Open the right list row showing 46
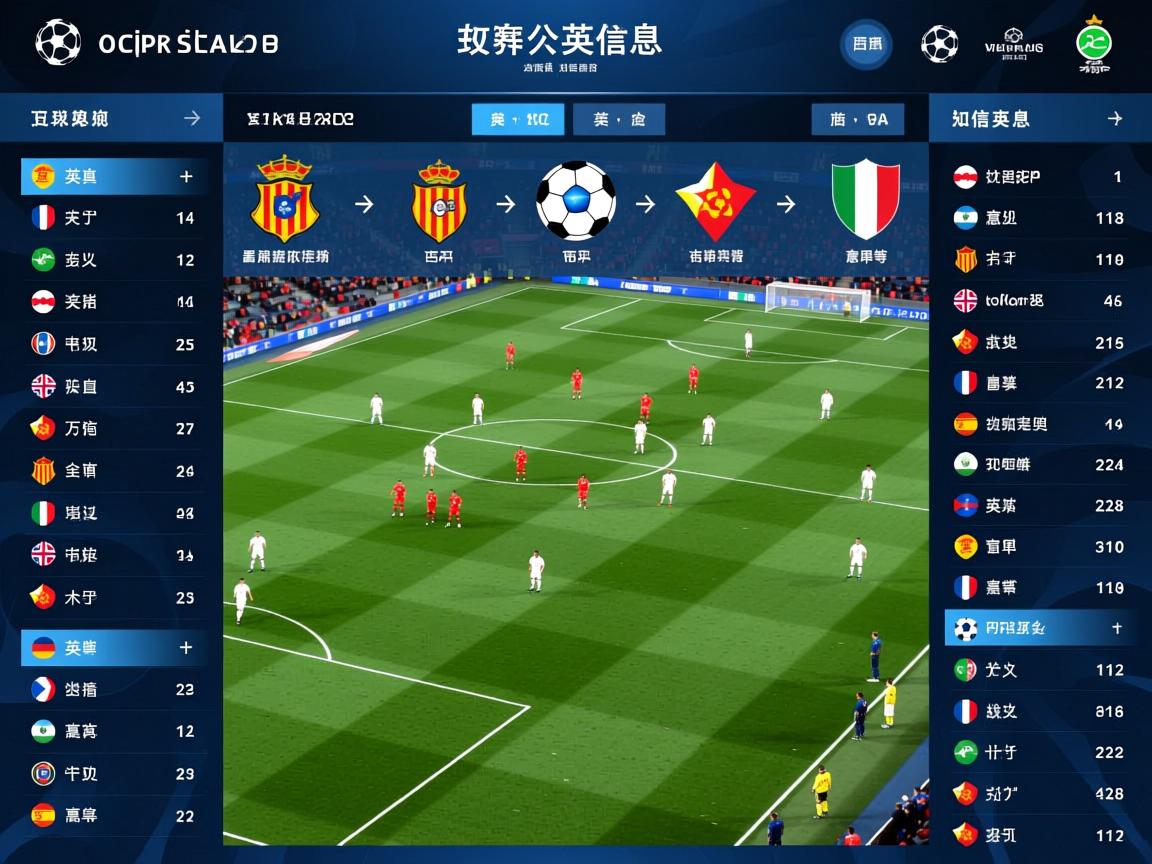Image resolution: width=1152 pixels, height=864 pixels. point(1038,300)
